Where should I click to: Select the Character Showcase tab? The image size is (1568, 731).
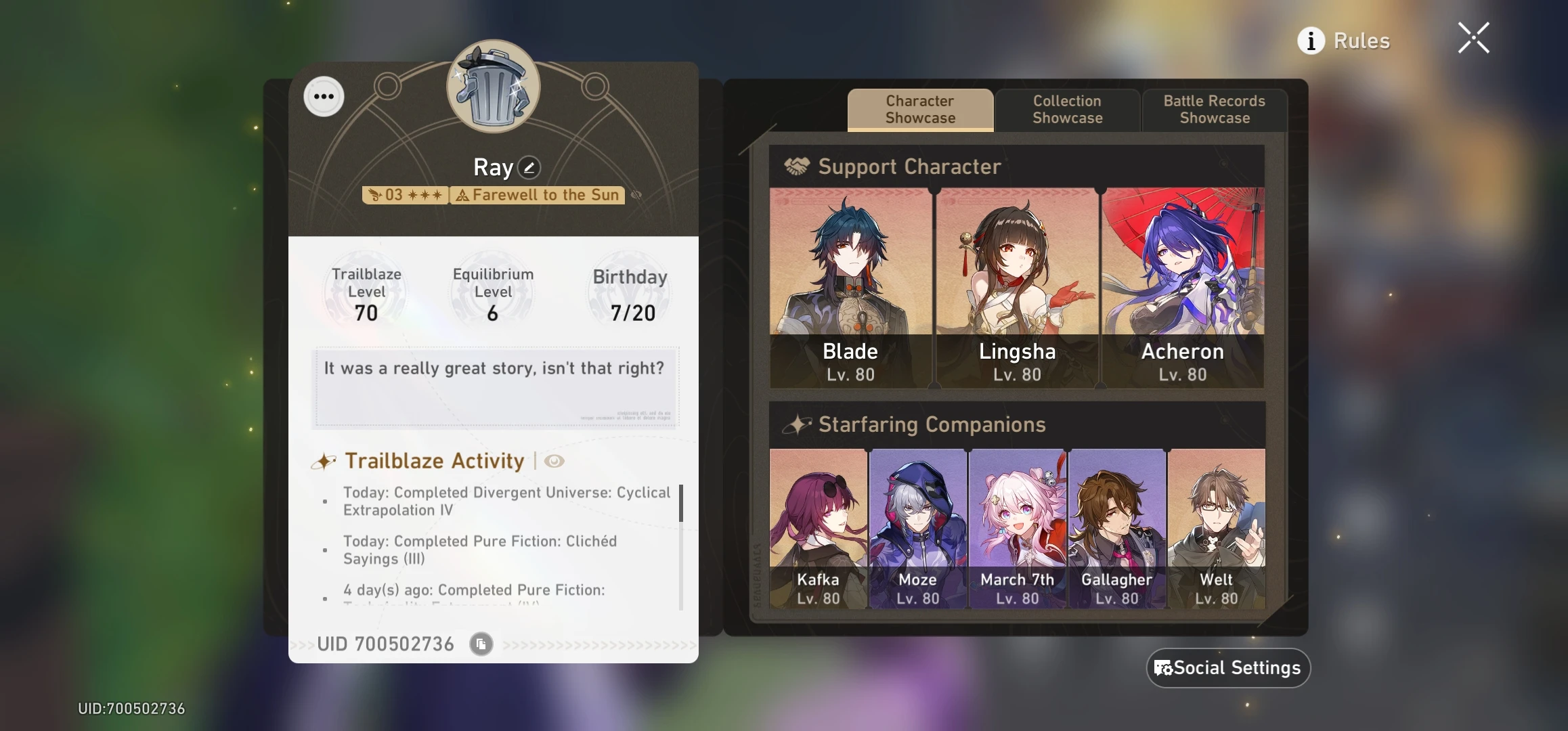[x=919, y=110]
